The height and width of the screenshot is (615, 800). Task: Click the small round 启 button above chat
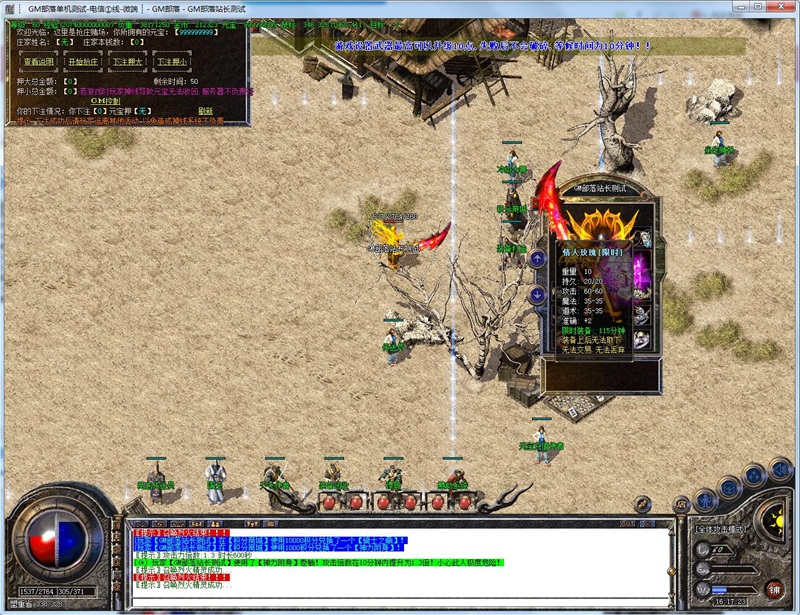pos(681,505)
